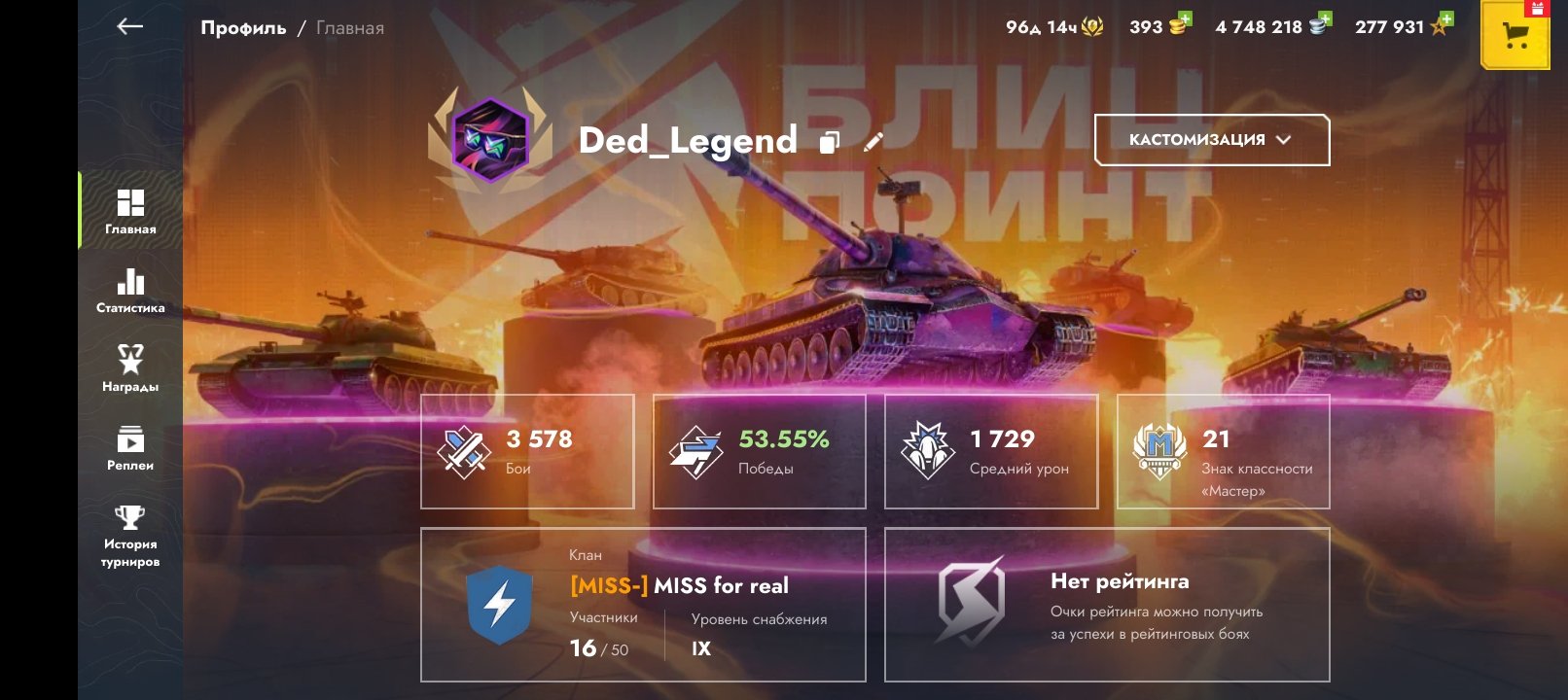
Task: Open the MISS for real clan panel
Action: pos(643,605)
